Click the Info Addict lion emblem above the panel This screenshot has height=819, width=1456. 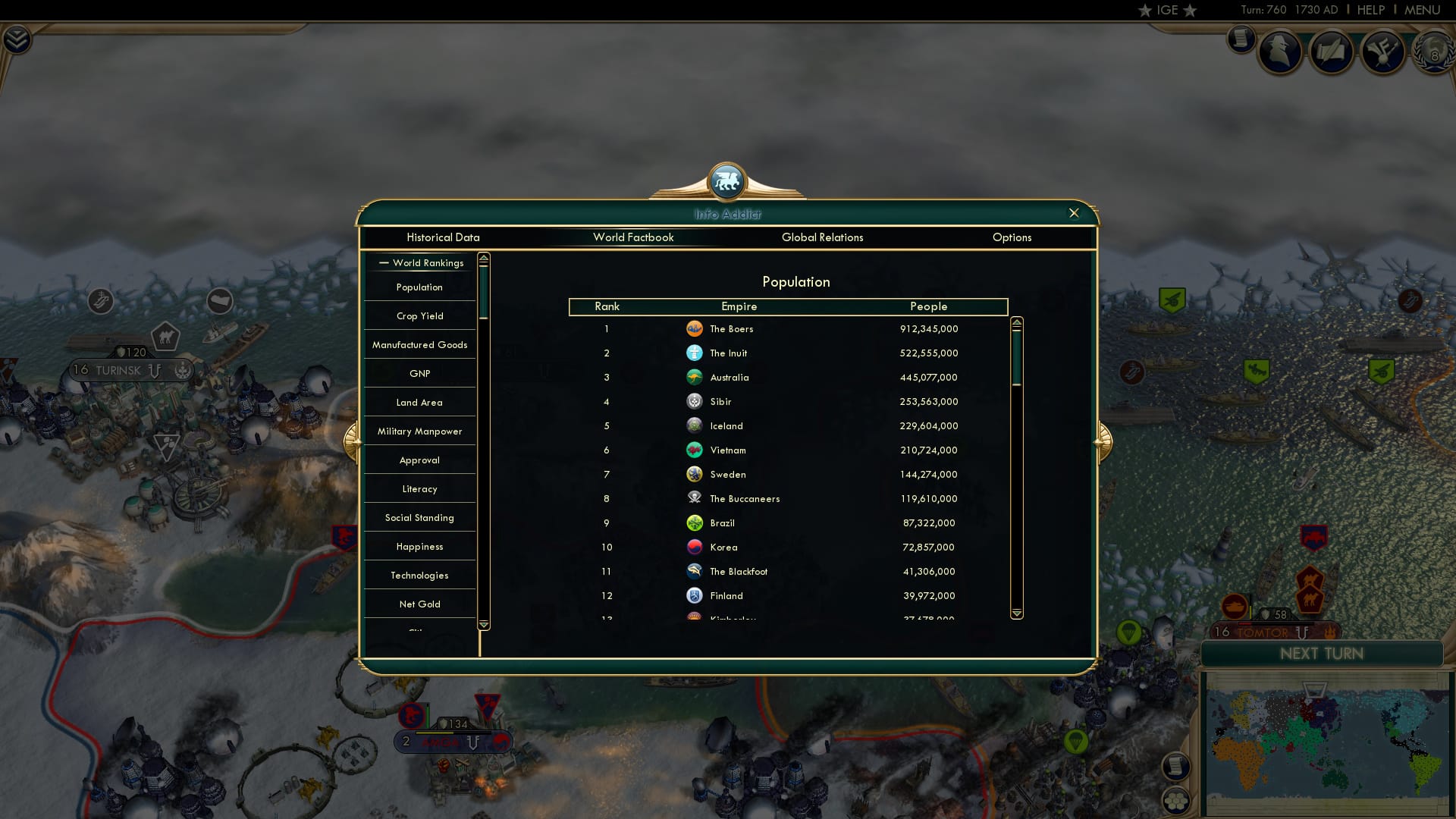coord(726,180)
